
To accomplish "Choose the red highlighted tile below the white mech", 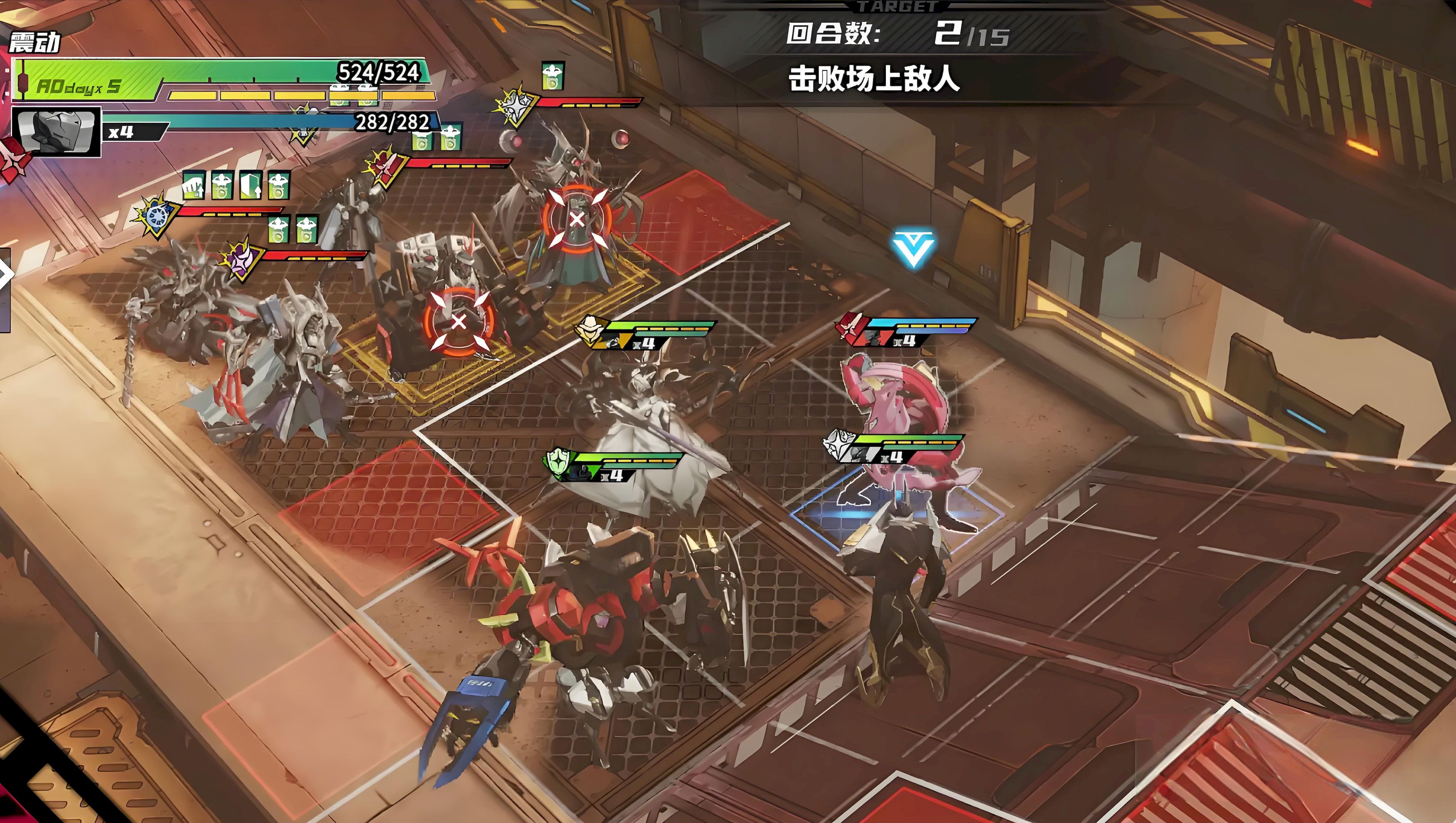I will coord(390,503).
